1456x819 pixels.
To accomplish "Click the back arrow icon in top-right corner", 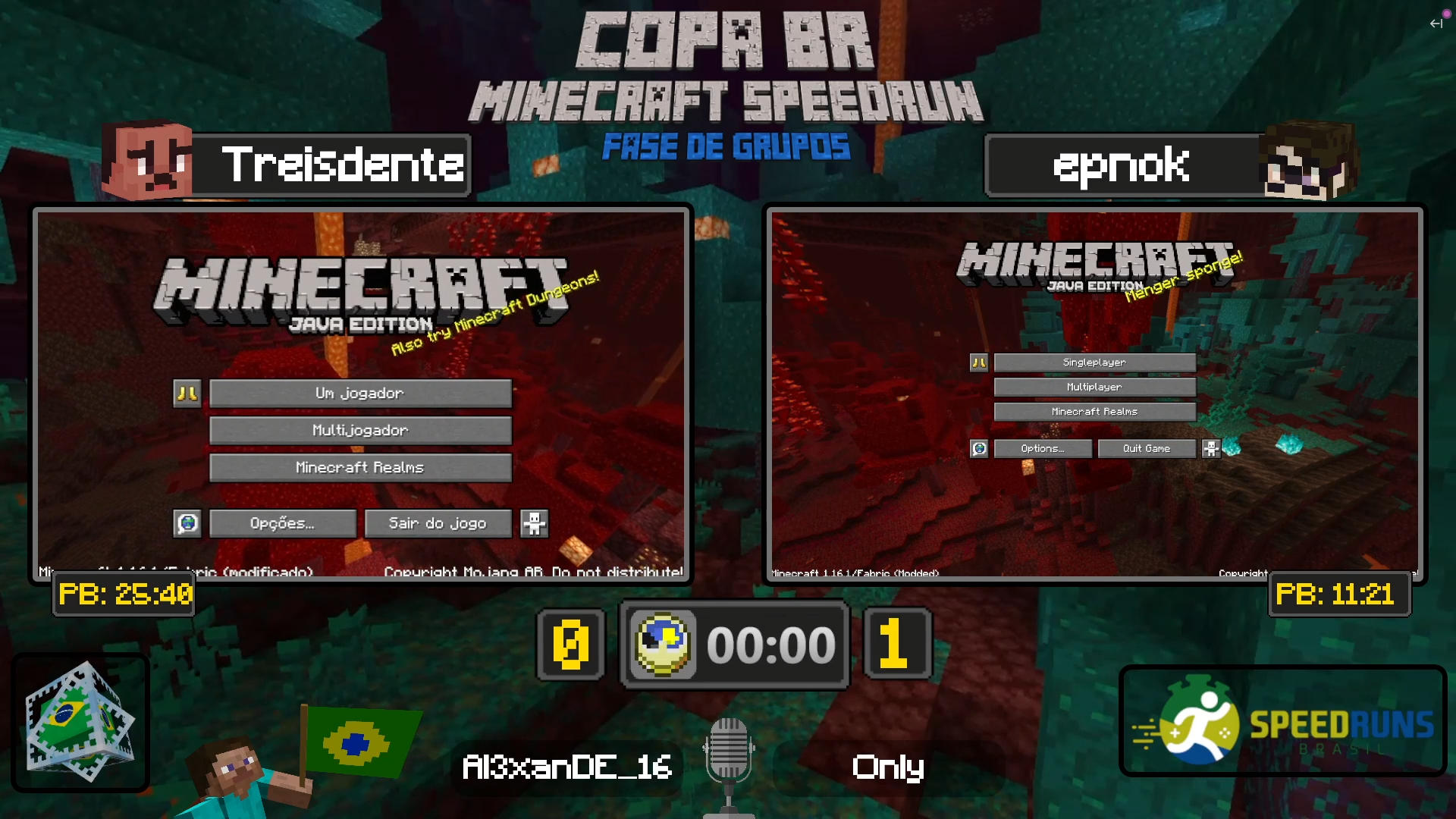I will coord(1437,24).
